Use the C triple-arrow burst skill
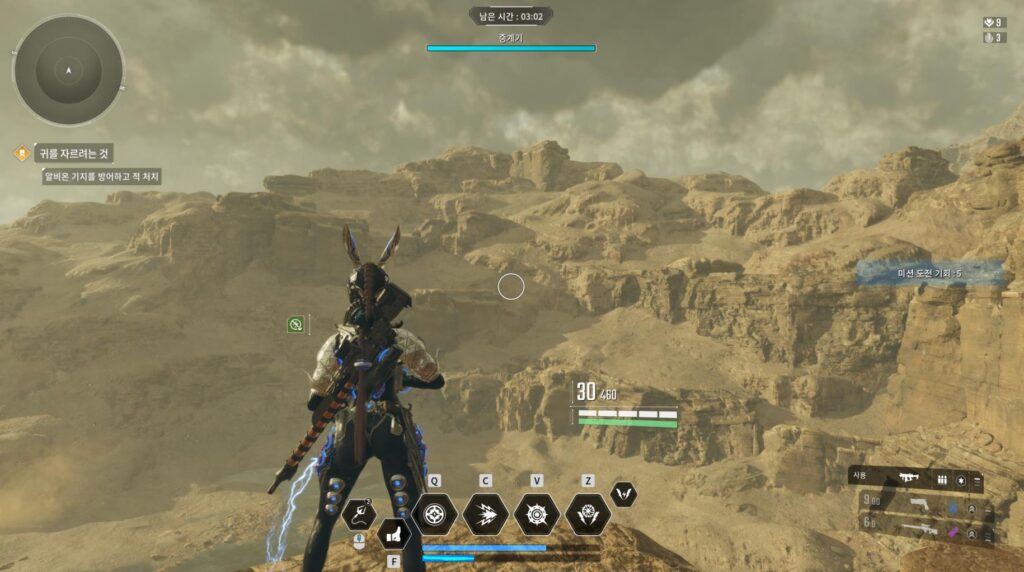This screenshot has height=572, width=1024. coord(485,514)
